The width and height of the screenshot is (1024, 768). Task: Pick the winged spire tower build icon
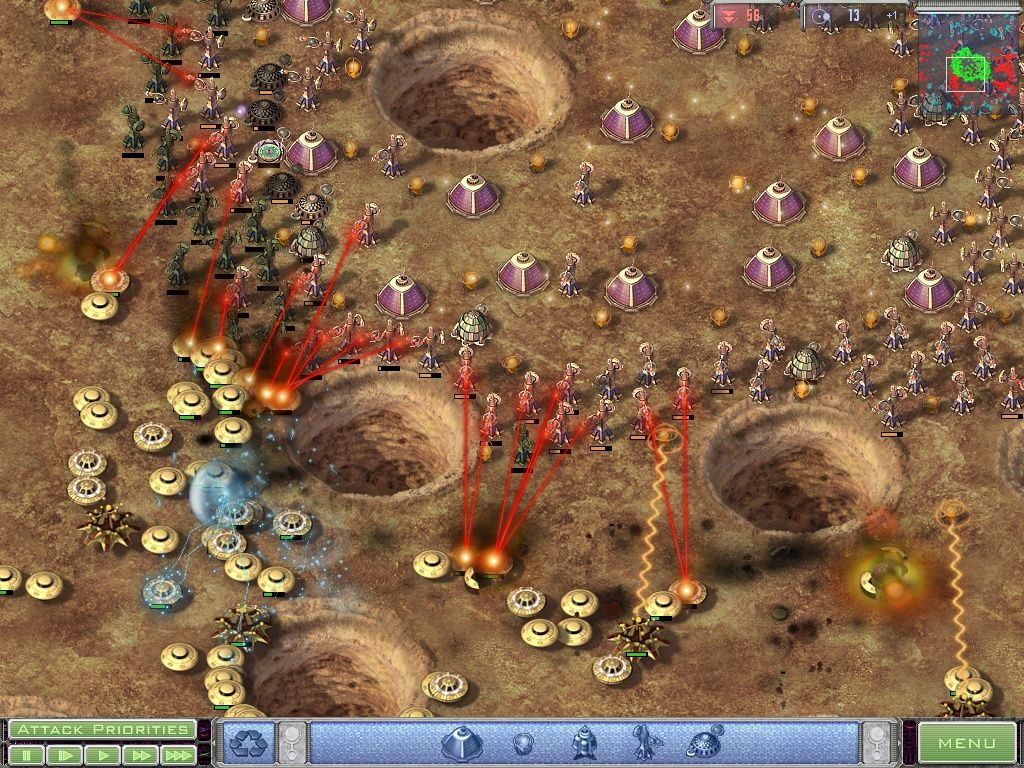click(643, 743)
